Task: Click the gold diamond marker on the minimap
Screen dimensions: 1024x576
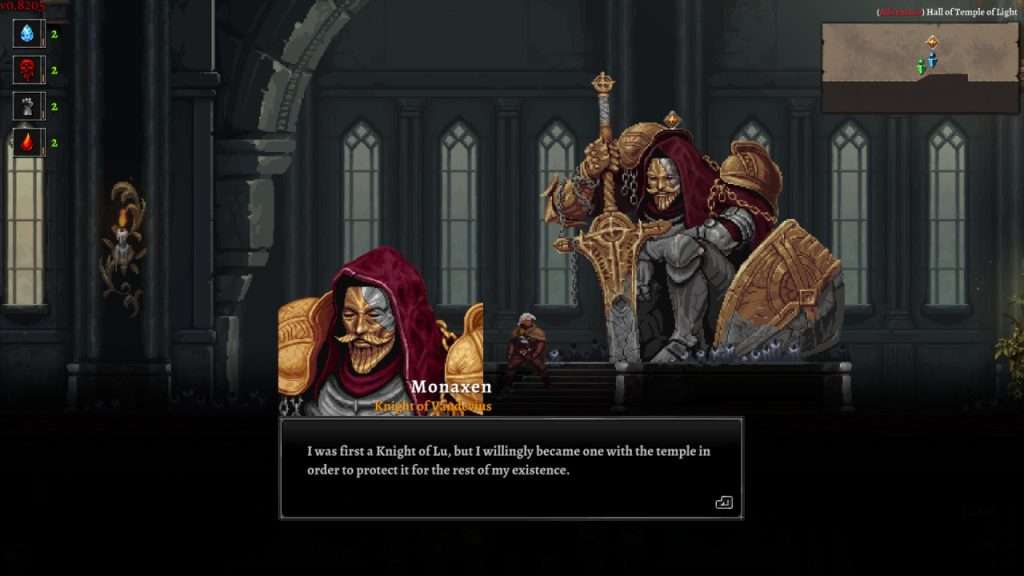Action: pos(932,42)
